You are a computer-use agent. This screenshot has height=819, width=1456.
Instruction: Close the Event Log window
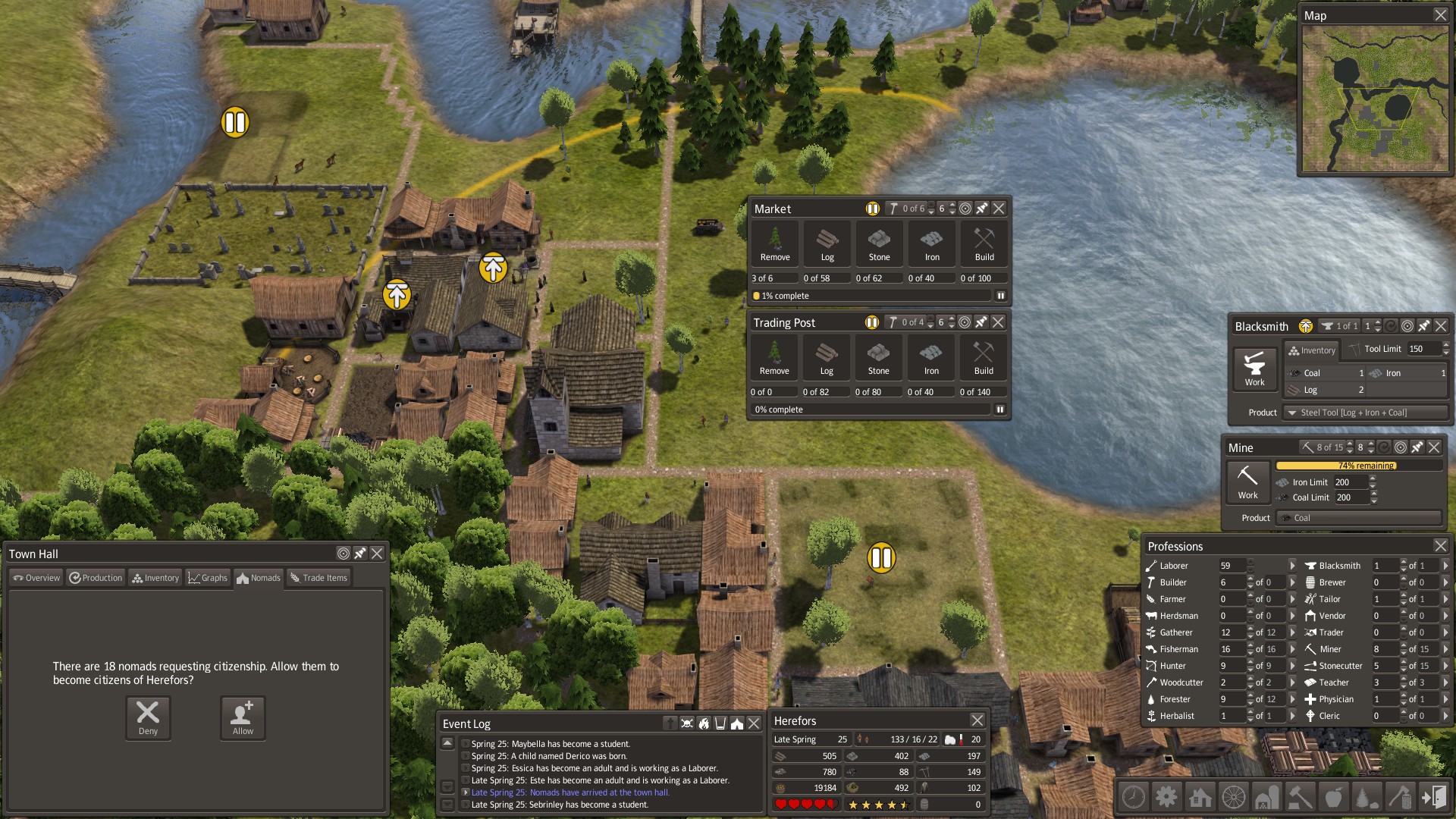(x=754, y=723)
